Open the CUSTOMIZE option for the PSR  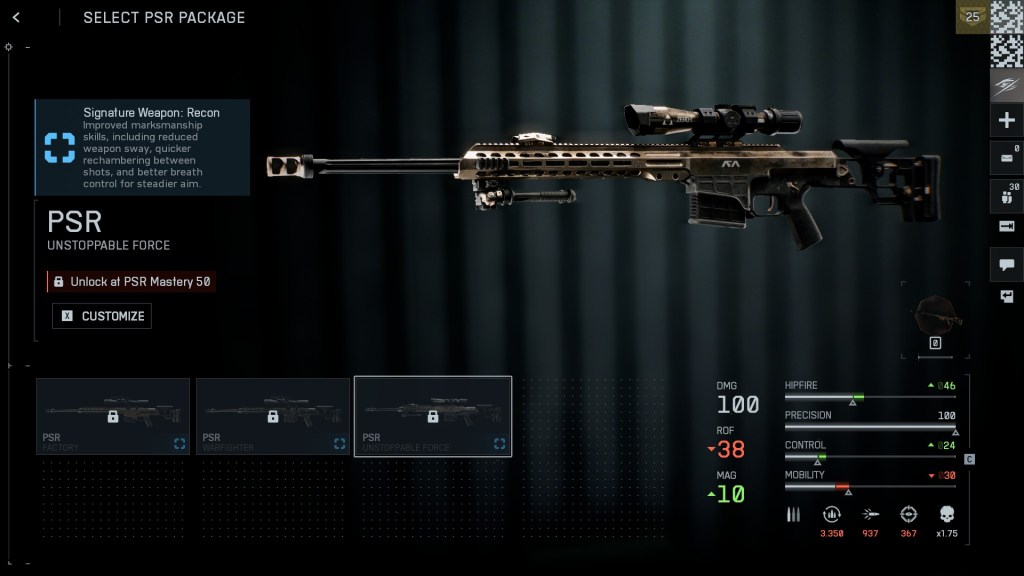coord(102,316)
